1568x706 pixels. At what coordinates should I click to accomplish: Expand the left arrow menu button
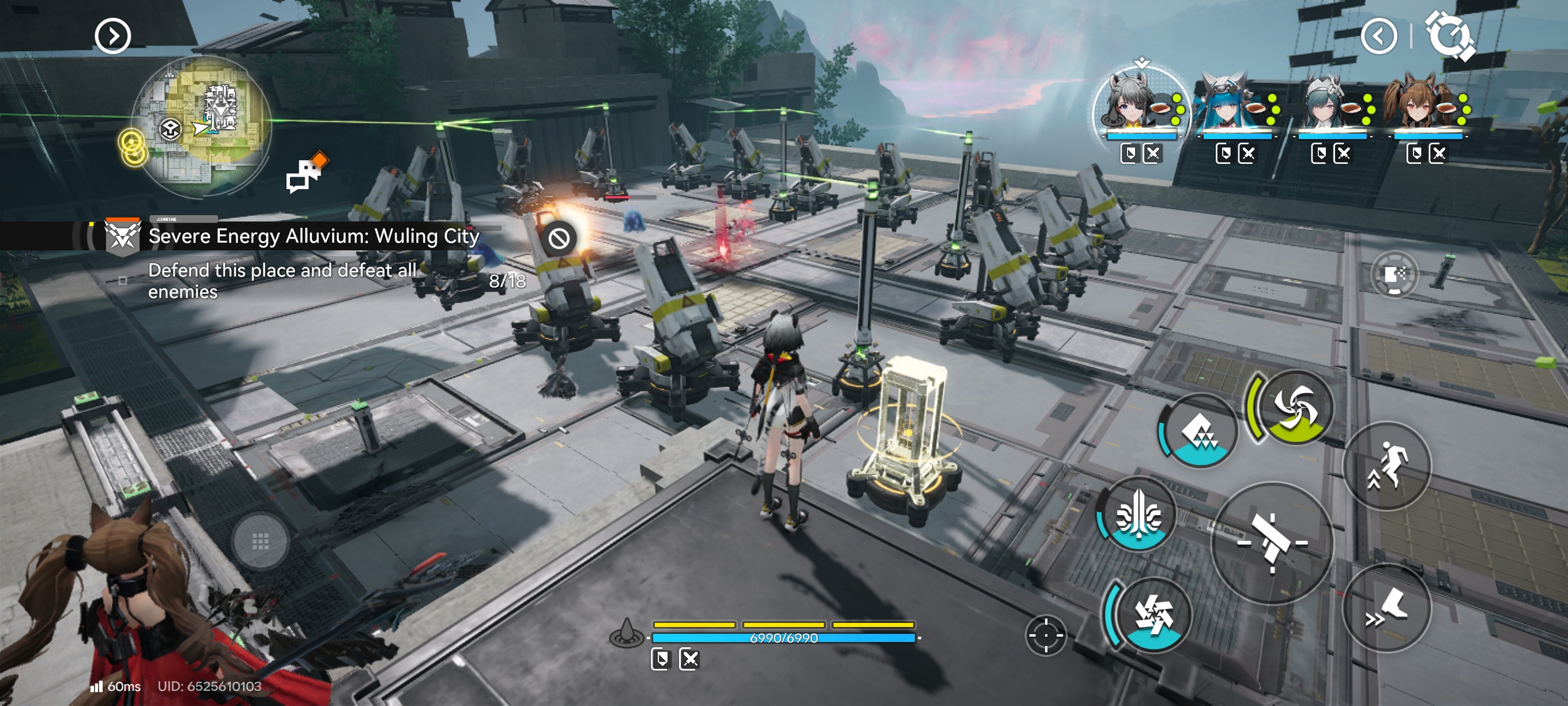(112, 36)
